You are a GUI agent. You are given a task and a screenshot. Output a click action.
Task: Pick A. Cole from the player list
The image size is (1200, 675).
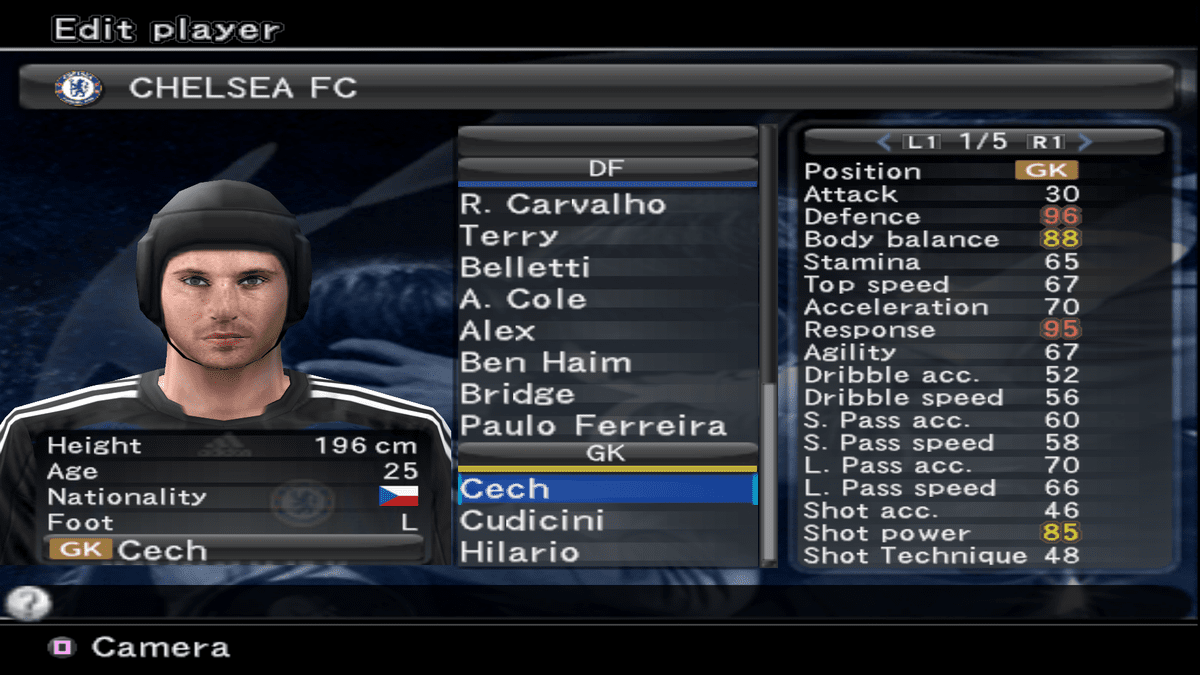[523, 299]
